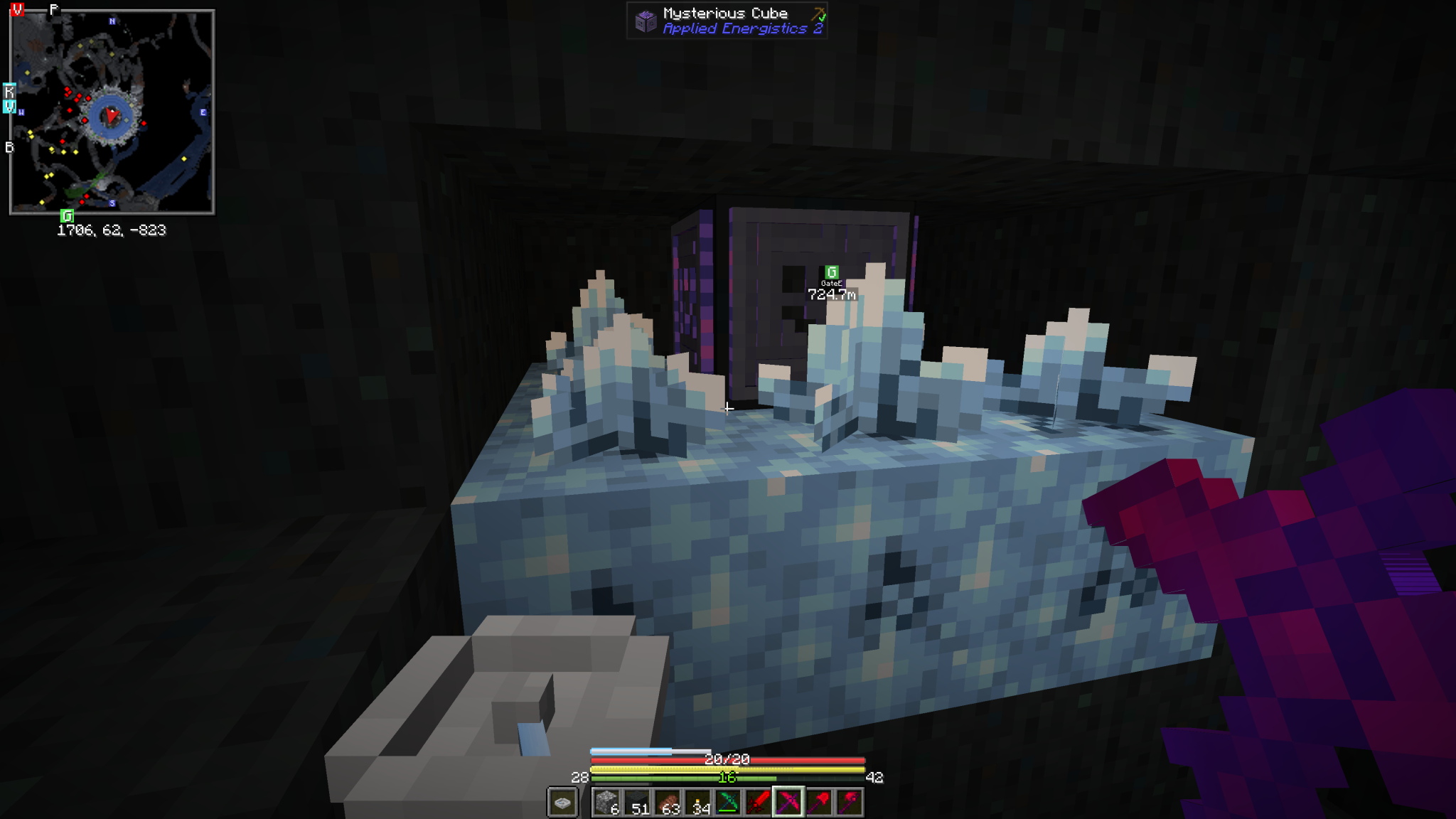Click the coordinates text 1706, 62, -823

point(111,231)
